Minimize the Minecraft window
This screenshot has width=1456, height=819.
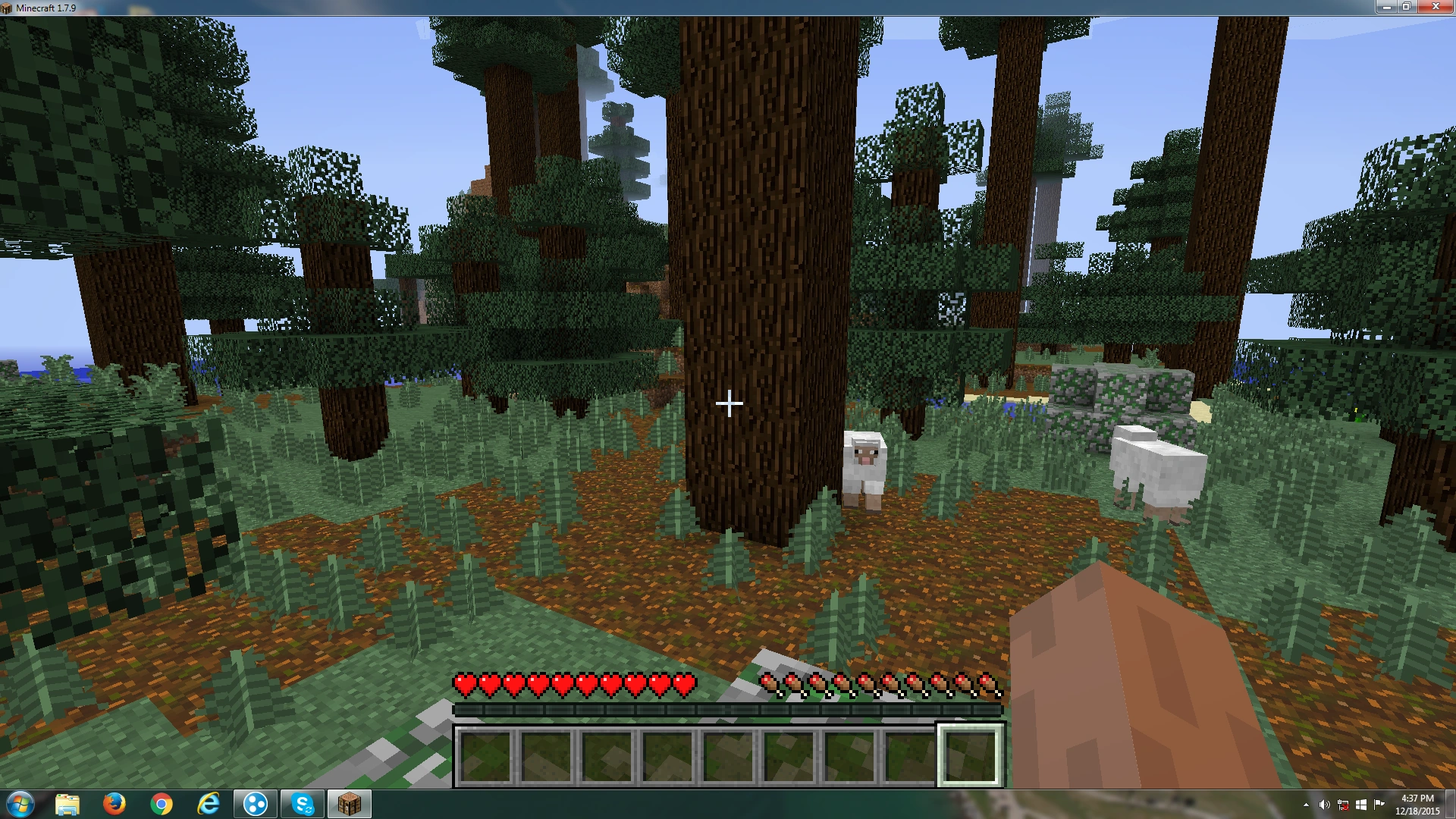tap(1389, 7)
